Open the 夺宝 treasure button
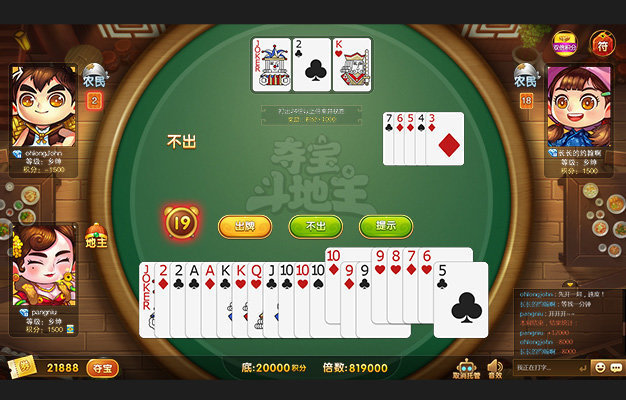Screen dimensions: 626x400 coord(103,369)
